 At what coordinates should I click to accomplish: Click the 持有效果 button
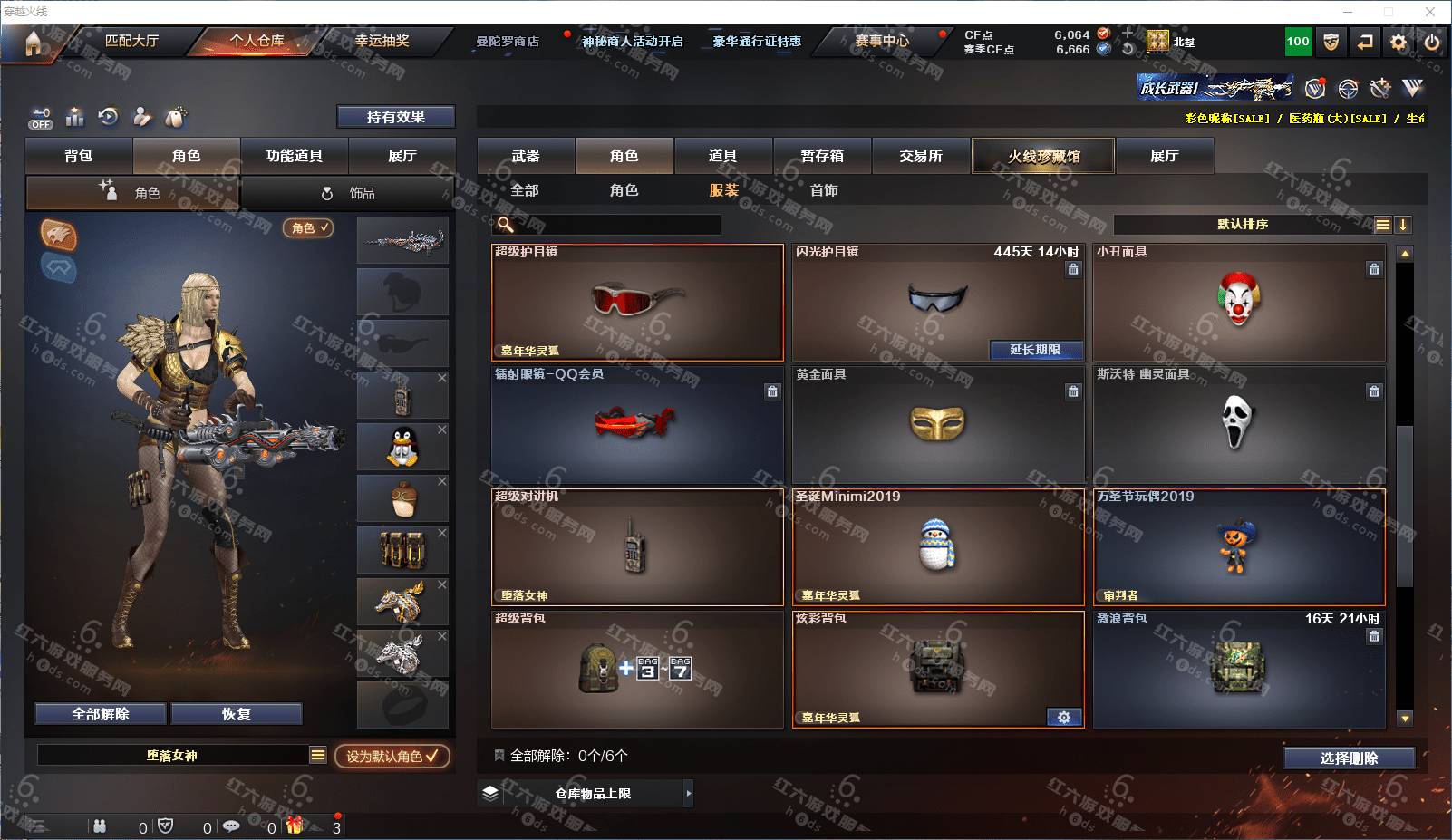(x=395, y=117)
